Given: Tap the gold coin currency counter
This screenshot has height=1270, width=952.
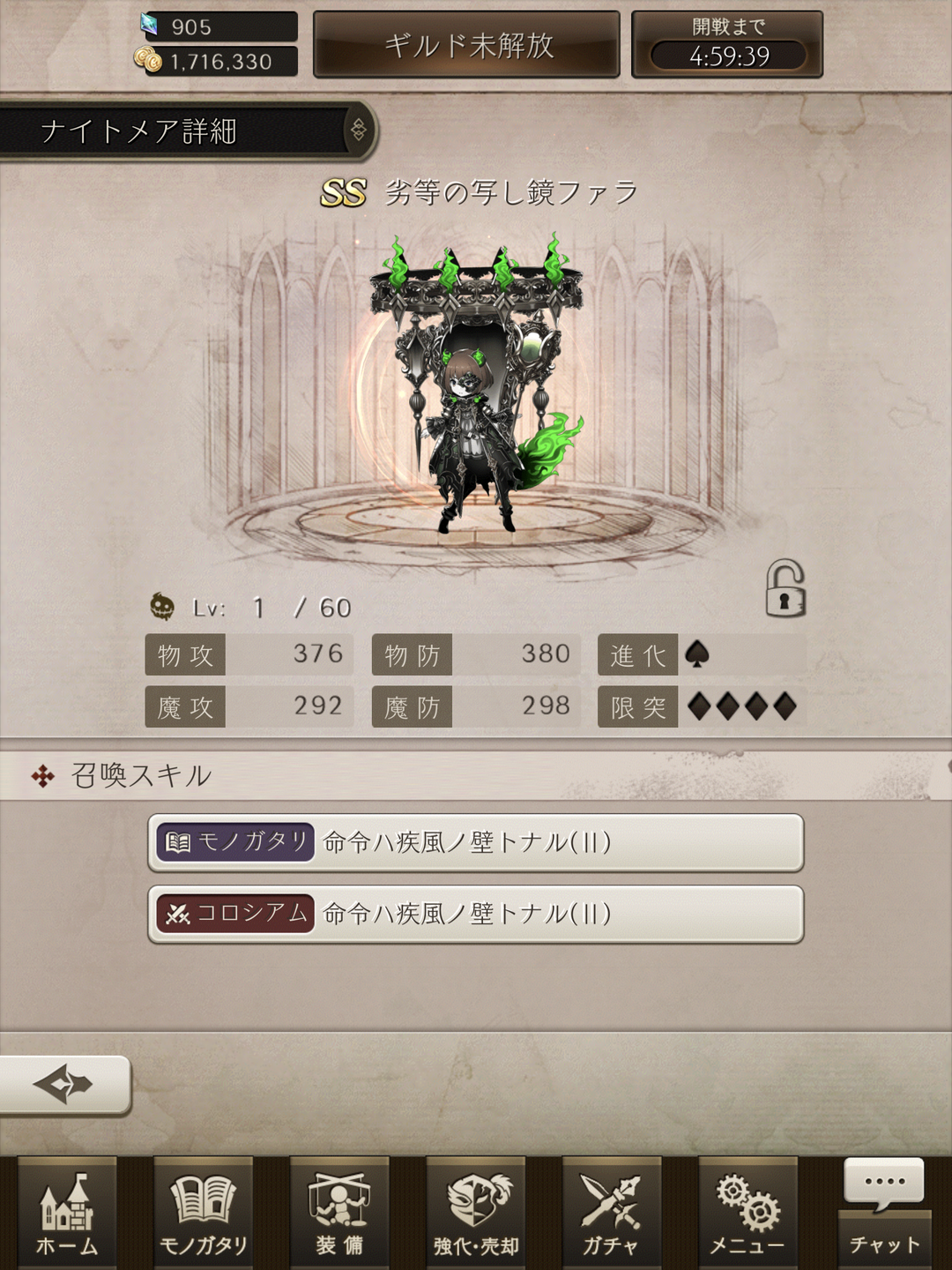Looking at the screenshot, I should 219,62.
